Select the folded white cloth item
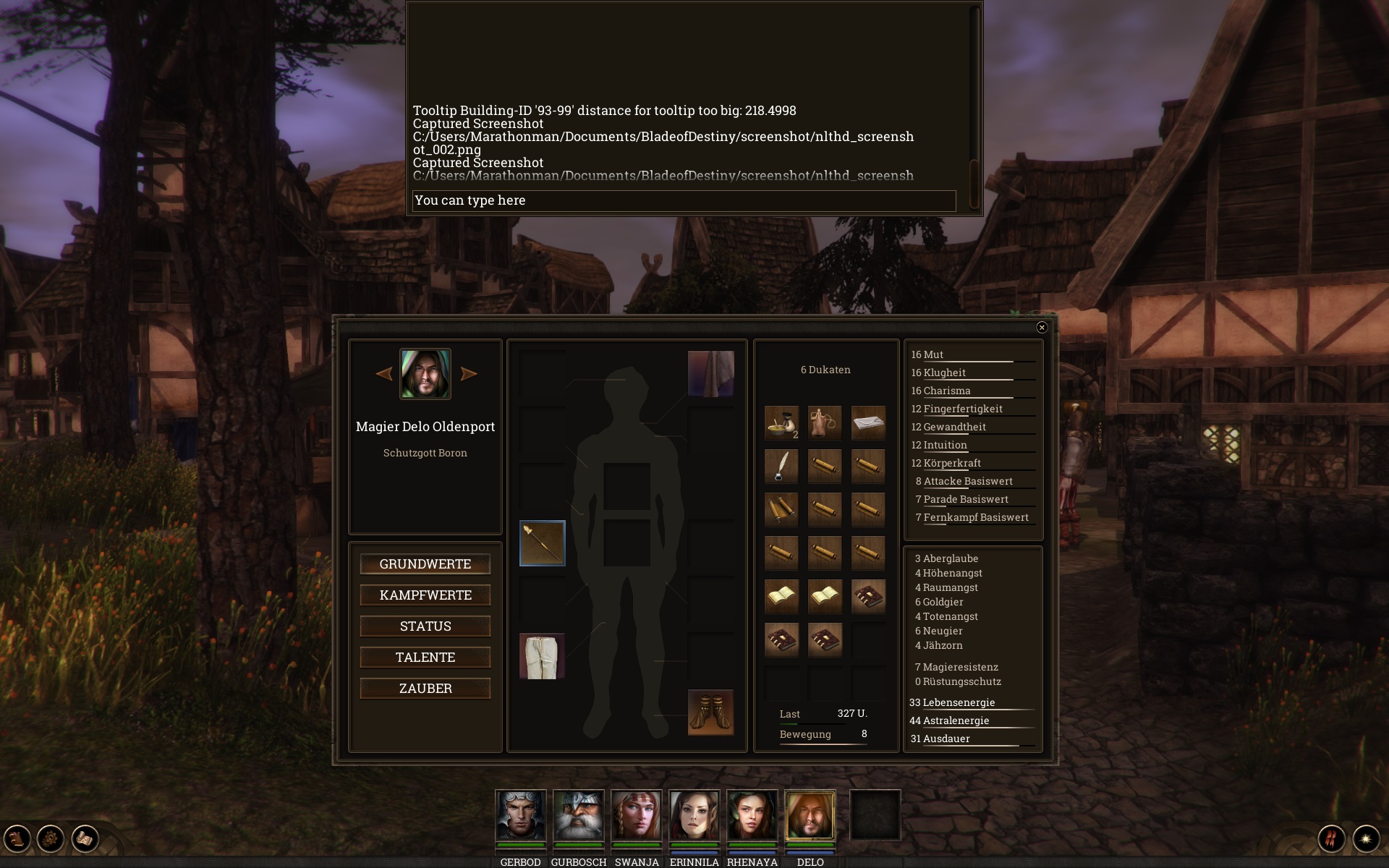 (x=868, y=423)
